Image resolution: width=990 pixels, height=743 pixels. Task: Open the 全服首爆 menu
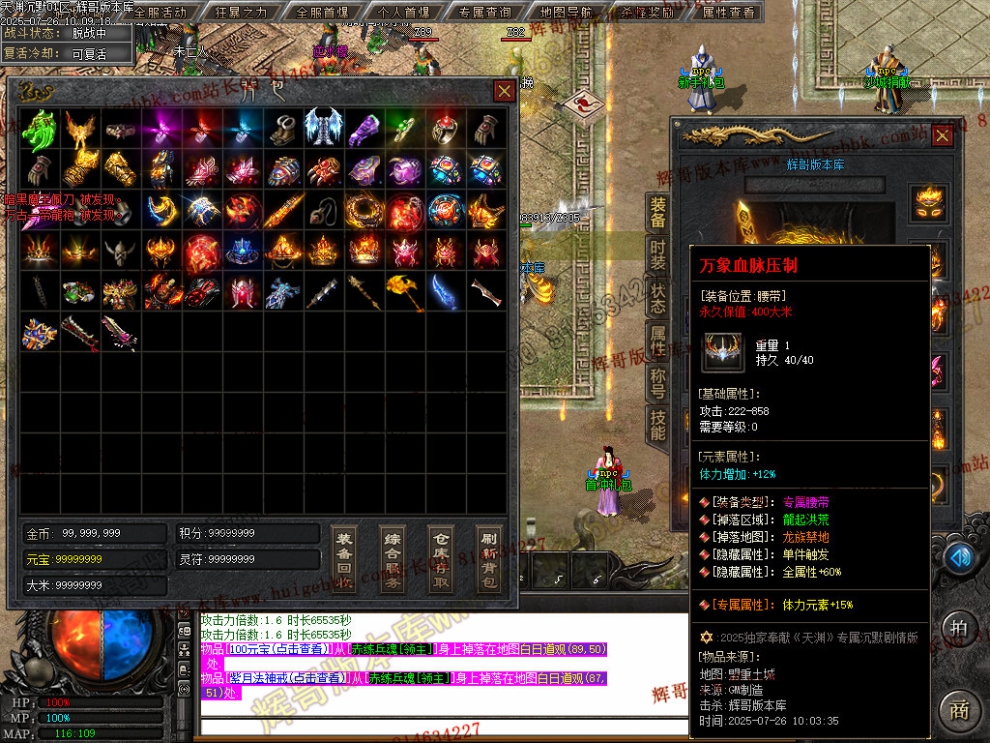tap(322, 12)
